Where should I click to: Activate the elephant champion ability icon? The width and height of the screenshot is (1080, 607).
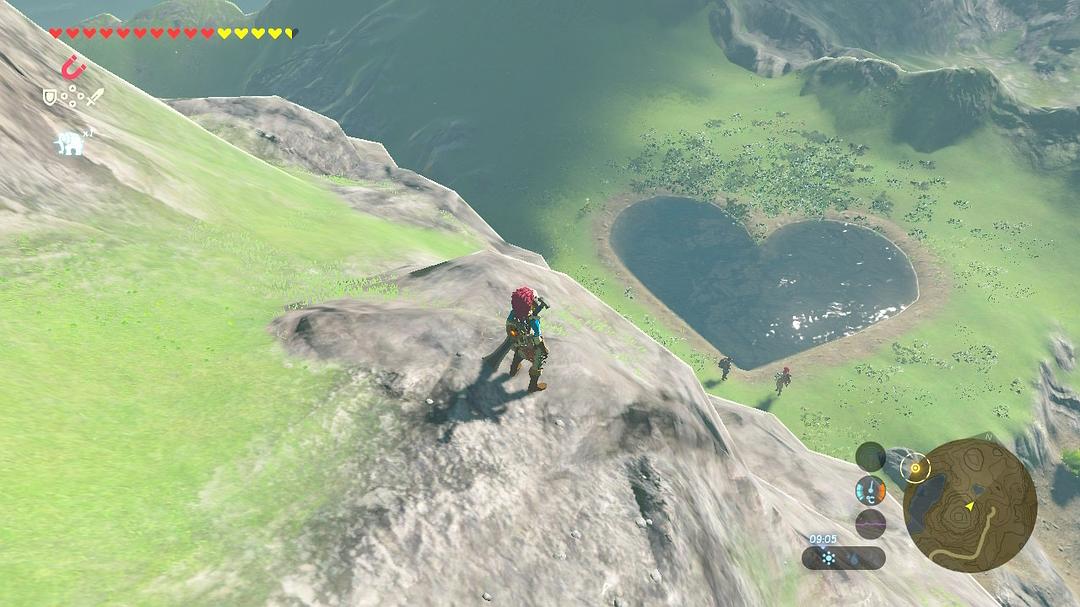tap(69, 143)
